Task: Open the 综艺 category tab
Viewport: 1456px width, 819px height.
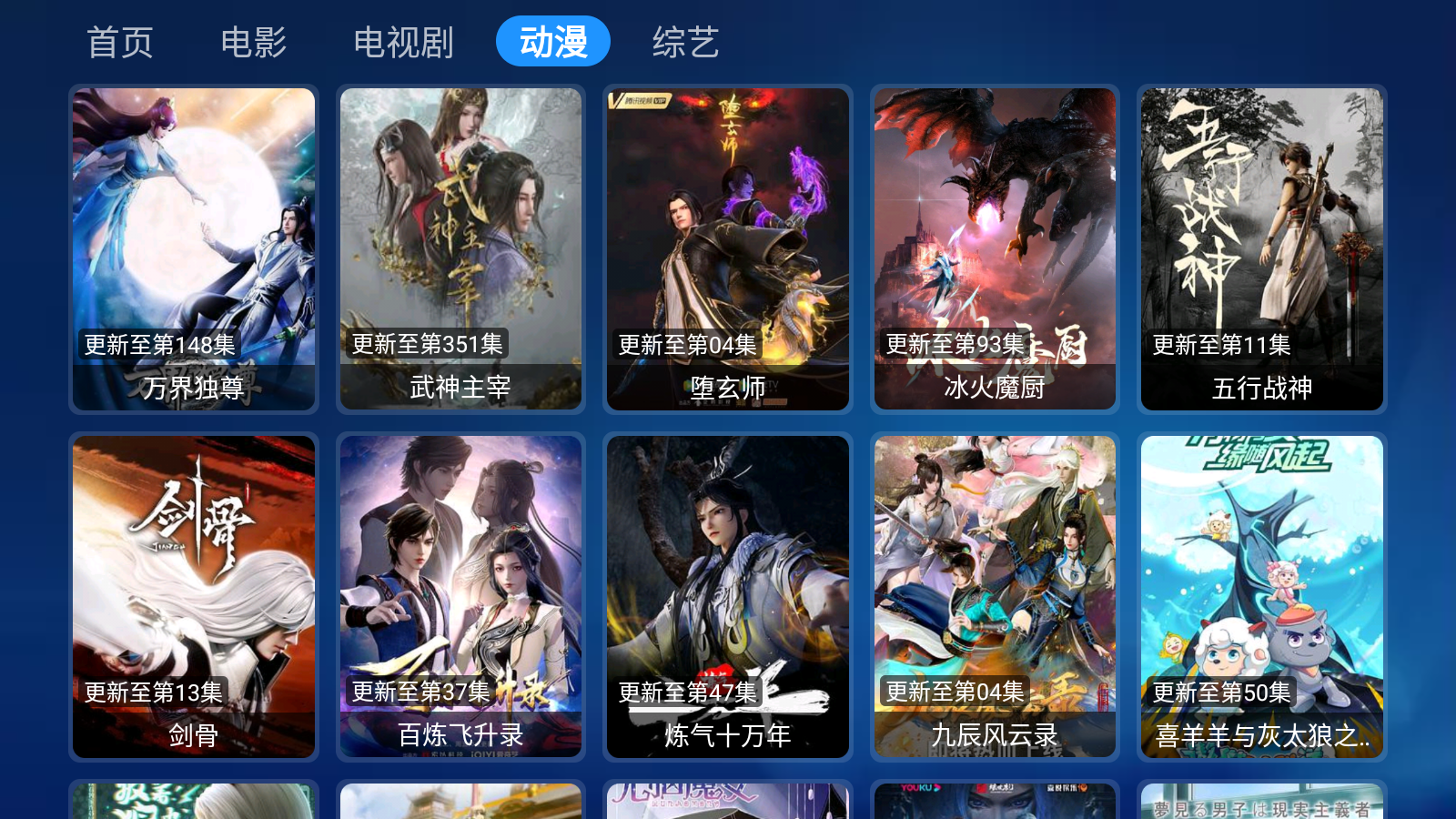Action: [684, 40]
